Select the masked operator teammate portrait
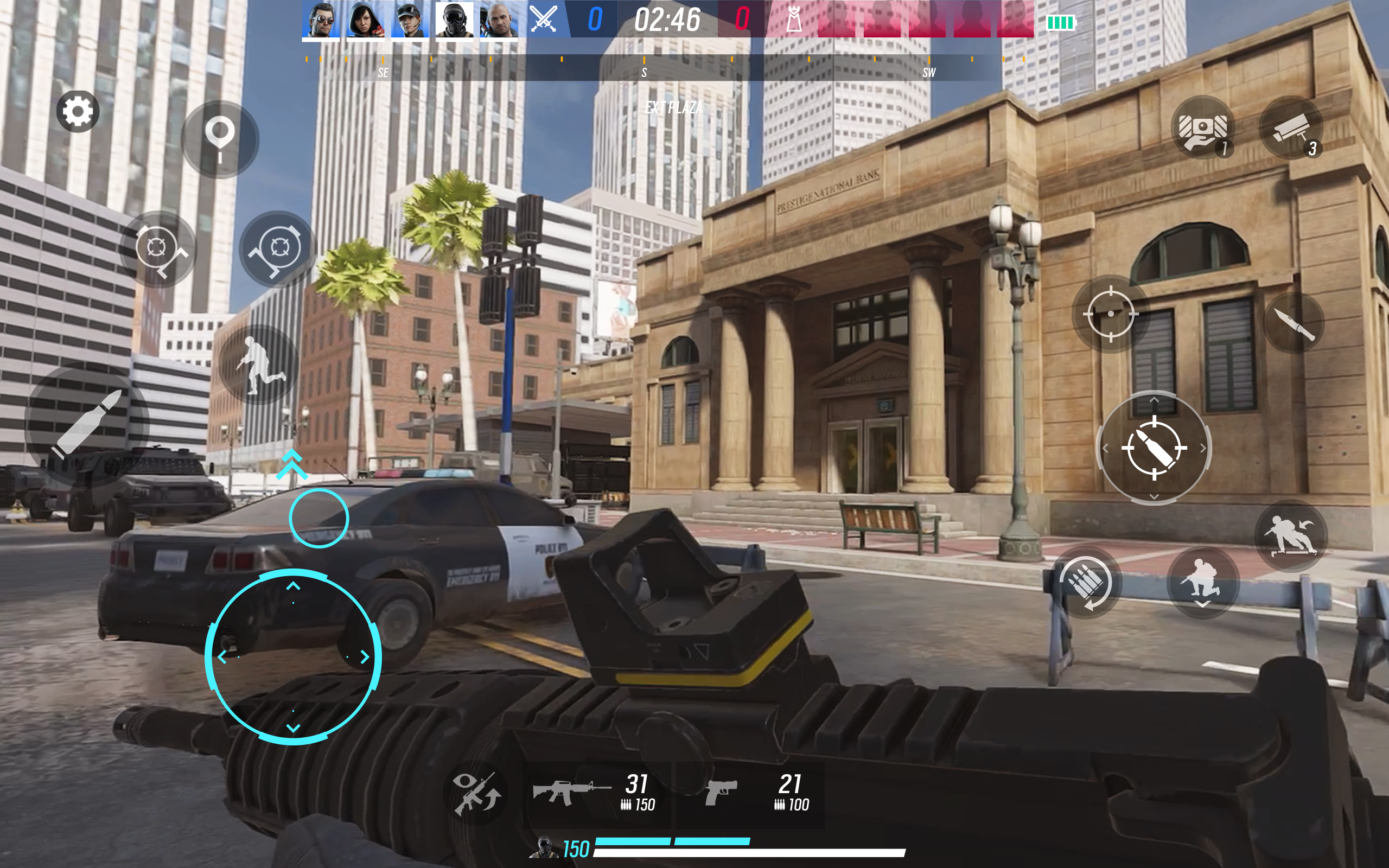This screenshot has height=868, width=1389. 454,20
